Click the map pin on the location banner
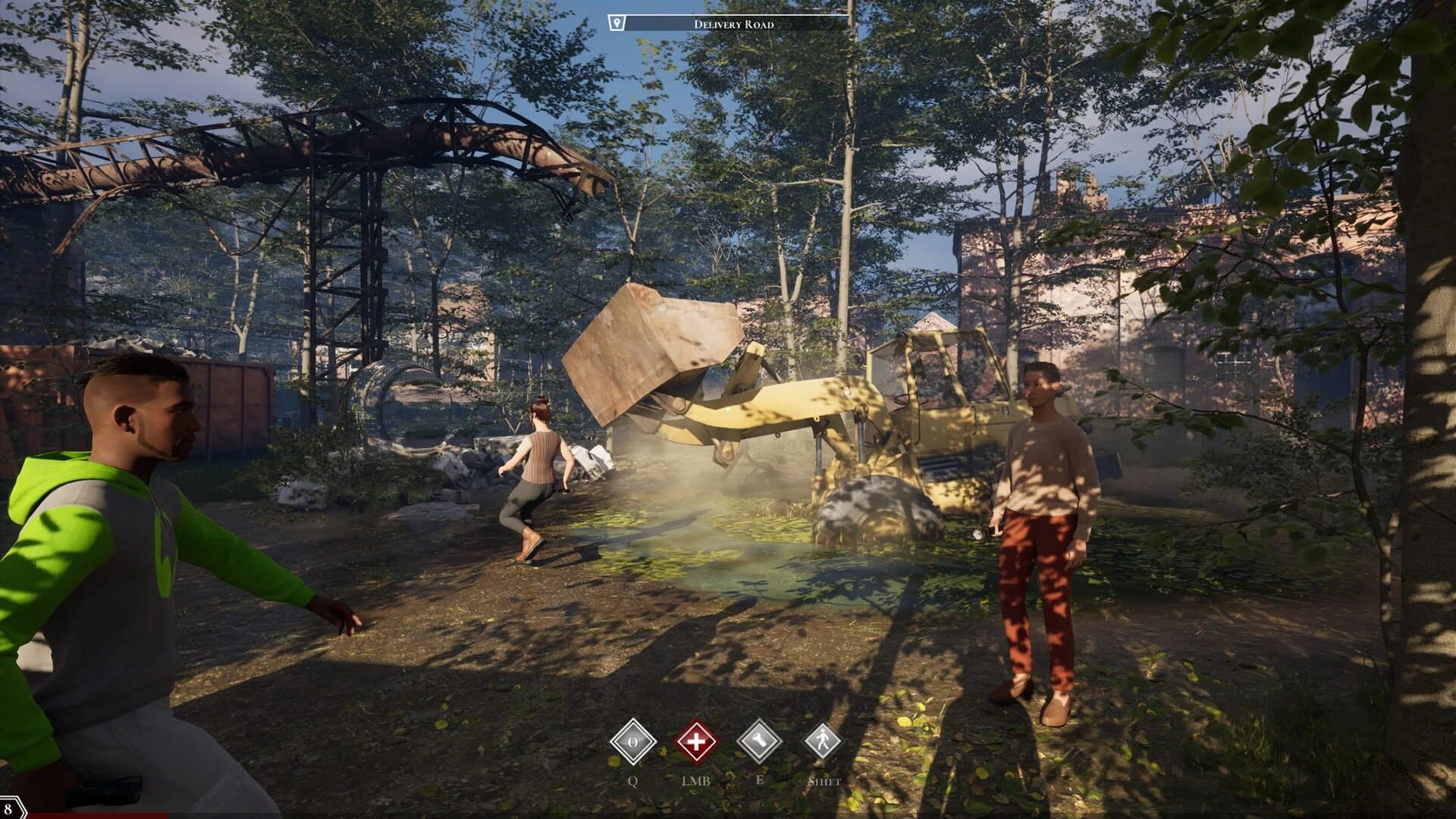1456x819 pixels. point(617,21)
